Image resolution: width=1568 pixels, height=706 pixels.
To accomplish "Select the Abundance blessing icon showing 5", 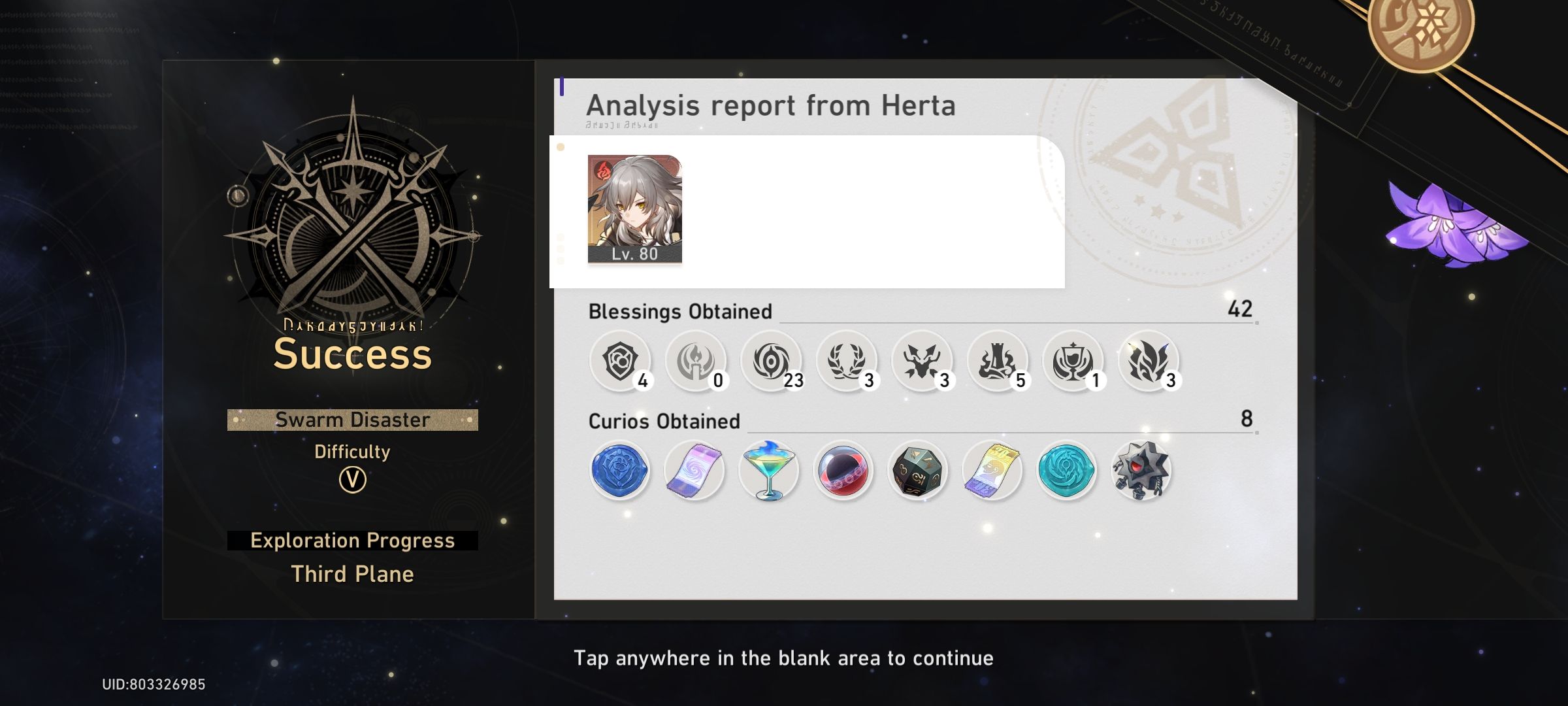I will tap(998, 360).
